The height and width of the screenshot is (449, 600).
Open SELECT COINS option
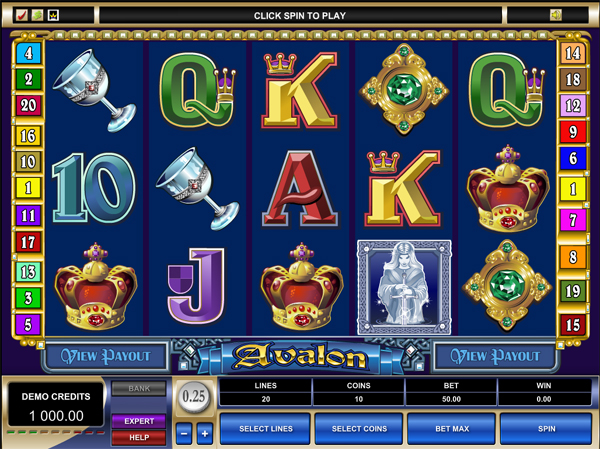click(358, 428)
